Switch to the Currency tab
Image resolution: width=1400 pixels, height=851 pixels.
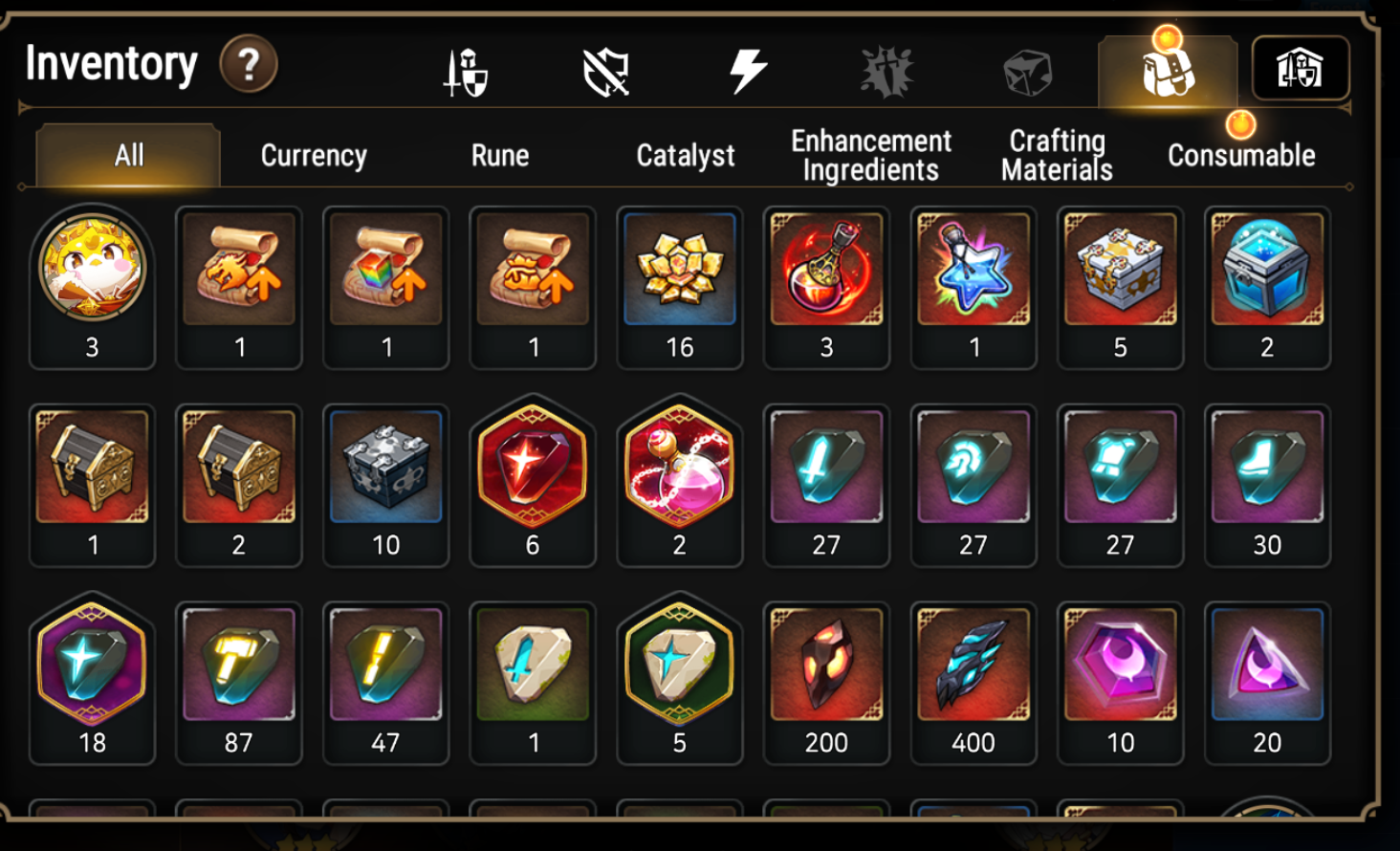point(312,155)
